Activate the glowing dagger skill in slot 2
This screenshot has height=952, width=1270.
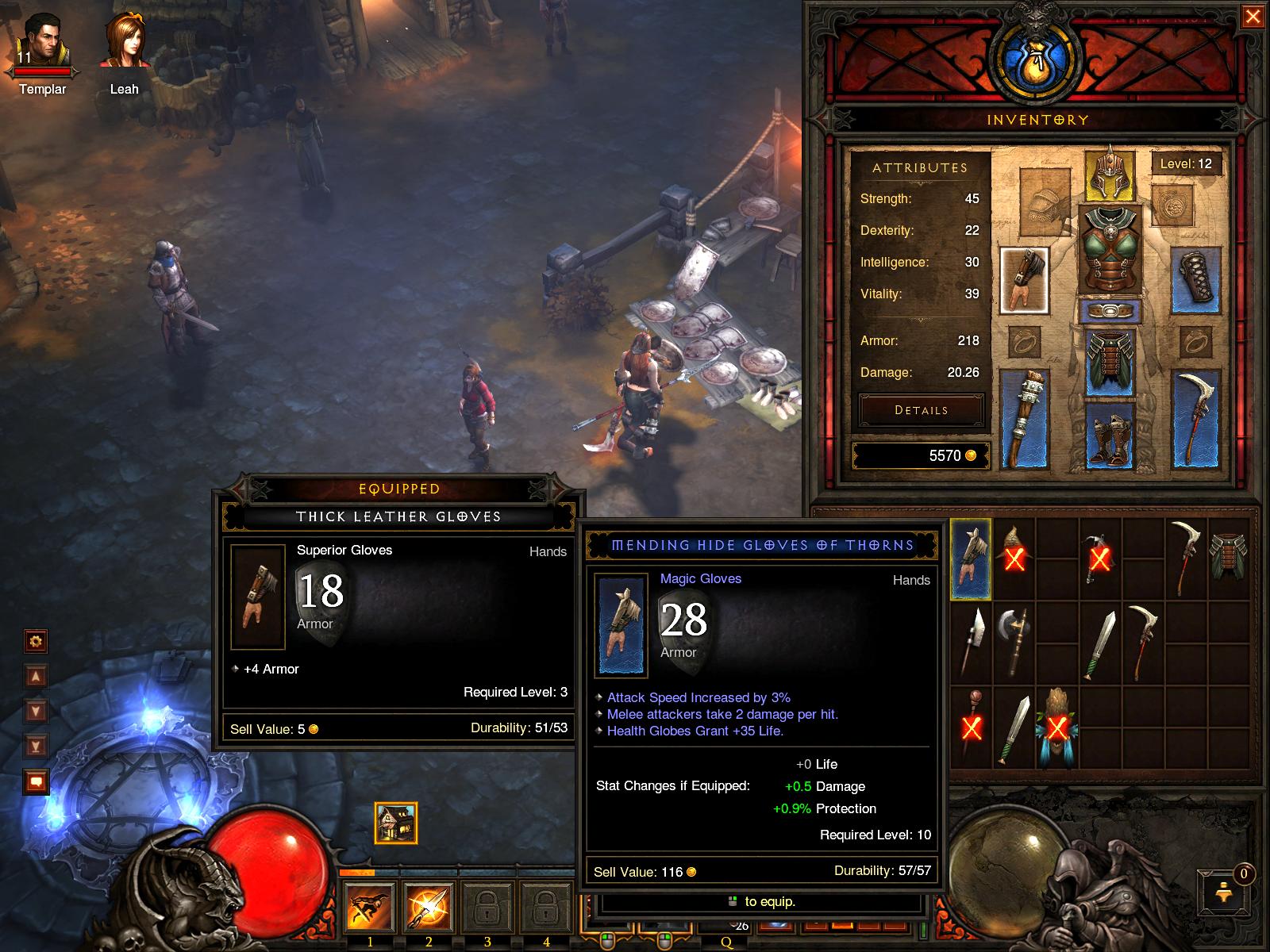[x=429, y=906]
